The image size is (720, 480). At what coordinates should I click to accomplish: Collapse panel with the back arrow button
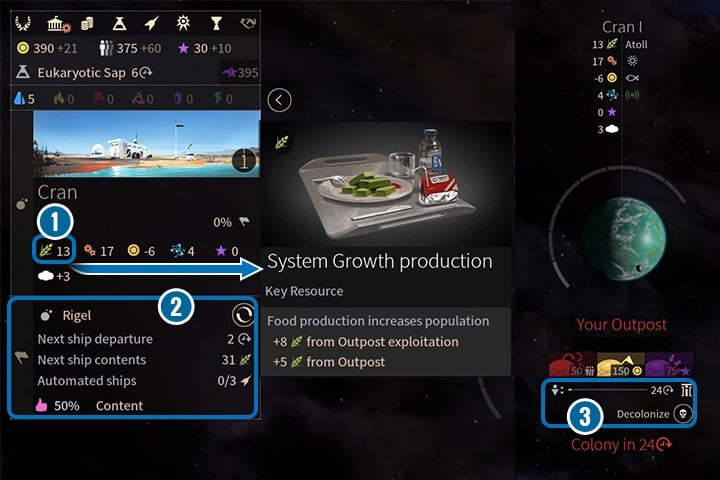[280, 99]
